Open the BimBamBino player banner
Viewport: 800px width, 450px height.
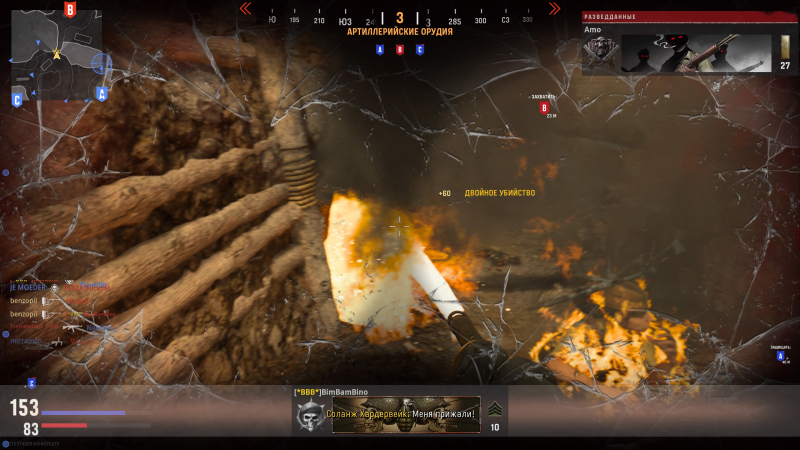[x=405, y=414]
